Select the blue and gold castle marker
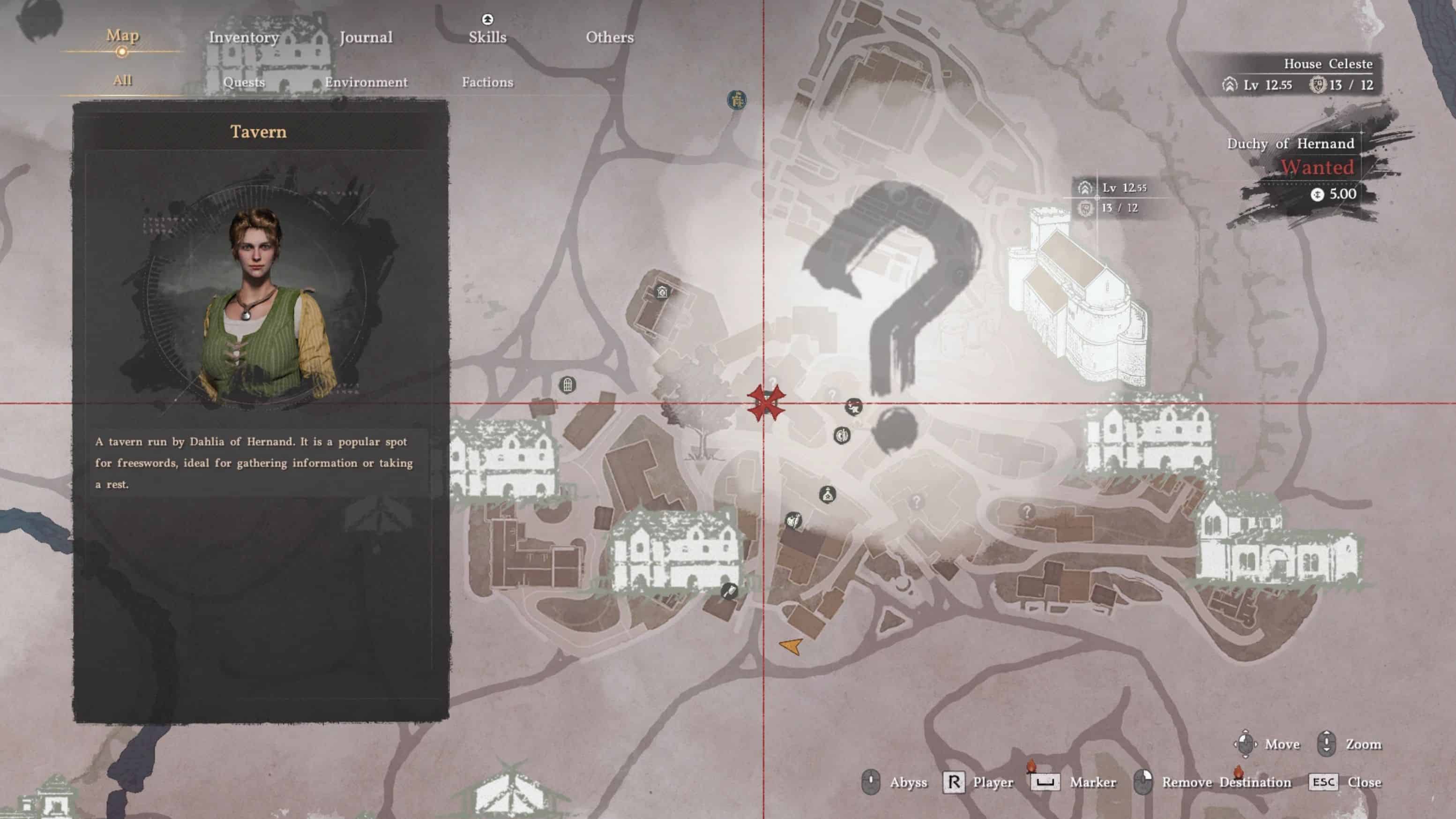 coord(737,101)
